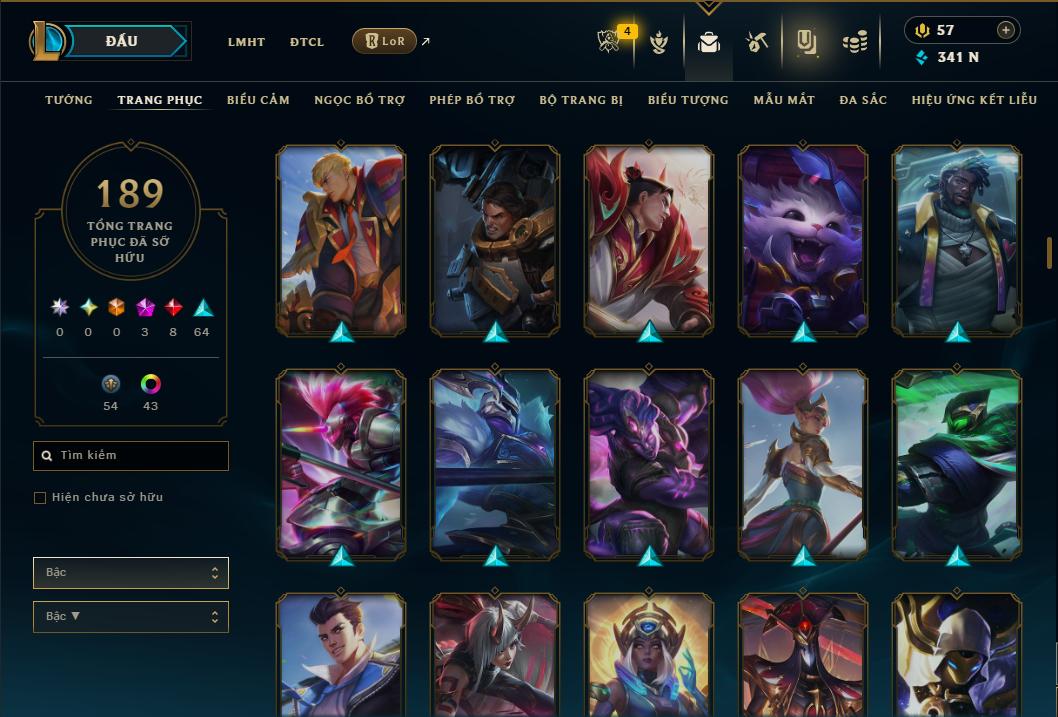This screenshot has width=1058, height=717.
Task: Open the LoR launcher link
Action: (x=385, y=42)
